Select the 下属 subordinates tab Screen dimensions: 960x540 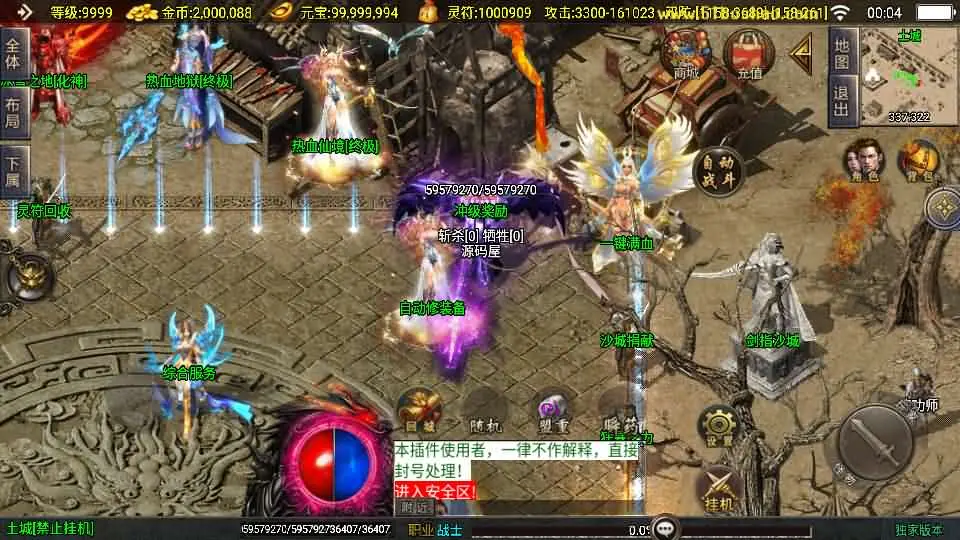pos(13,171)
